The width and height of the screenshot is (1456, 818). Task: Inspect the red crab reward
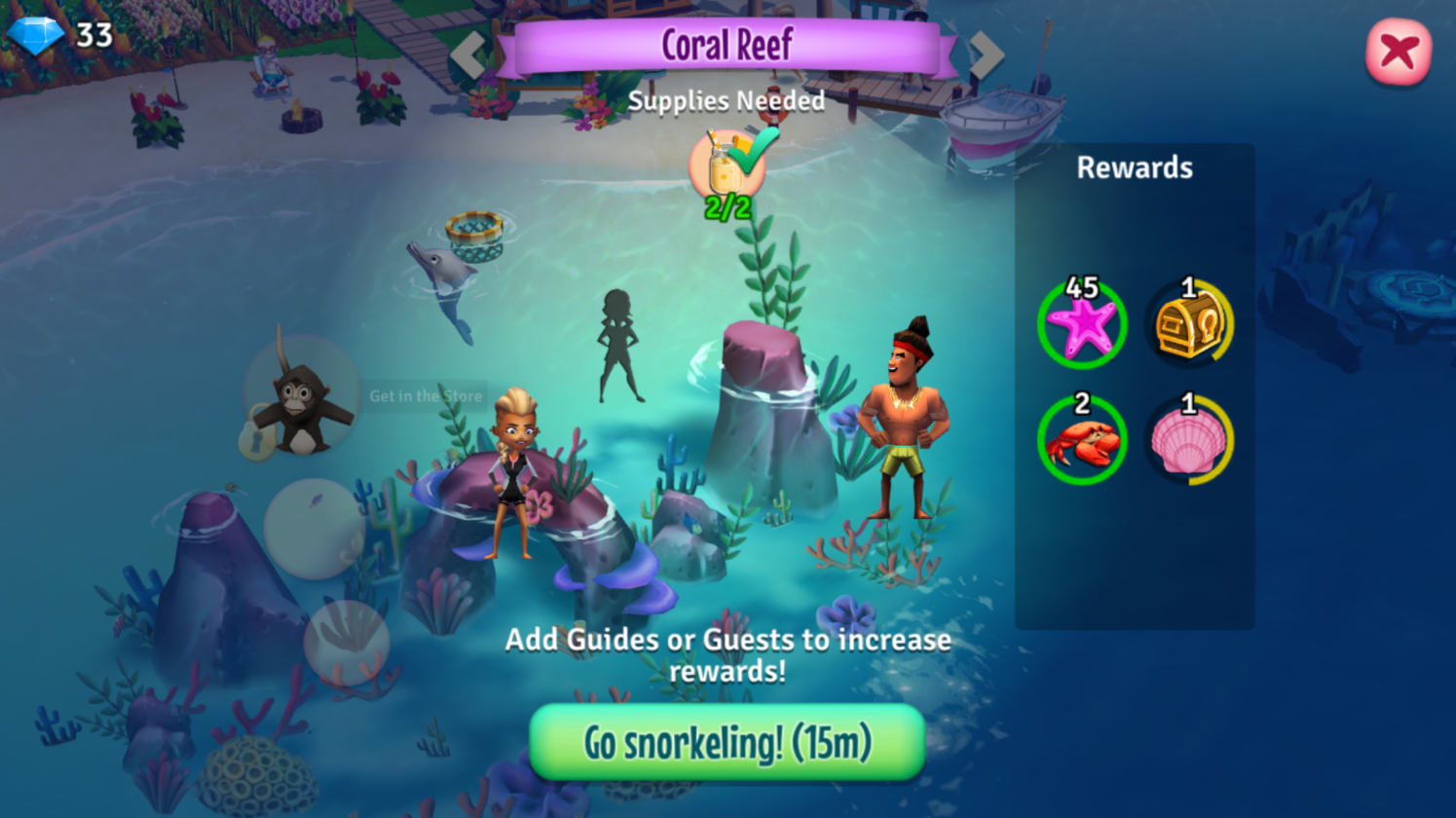pos(1082,441)
